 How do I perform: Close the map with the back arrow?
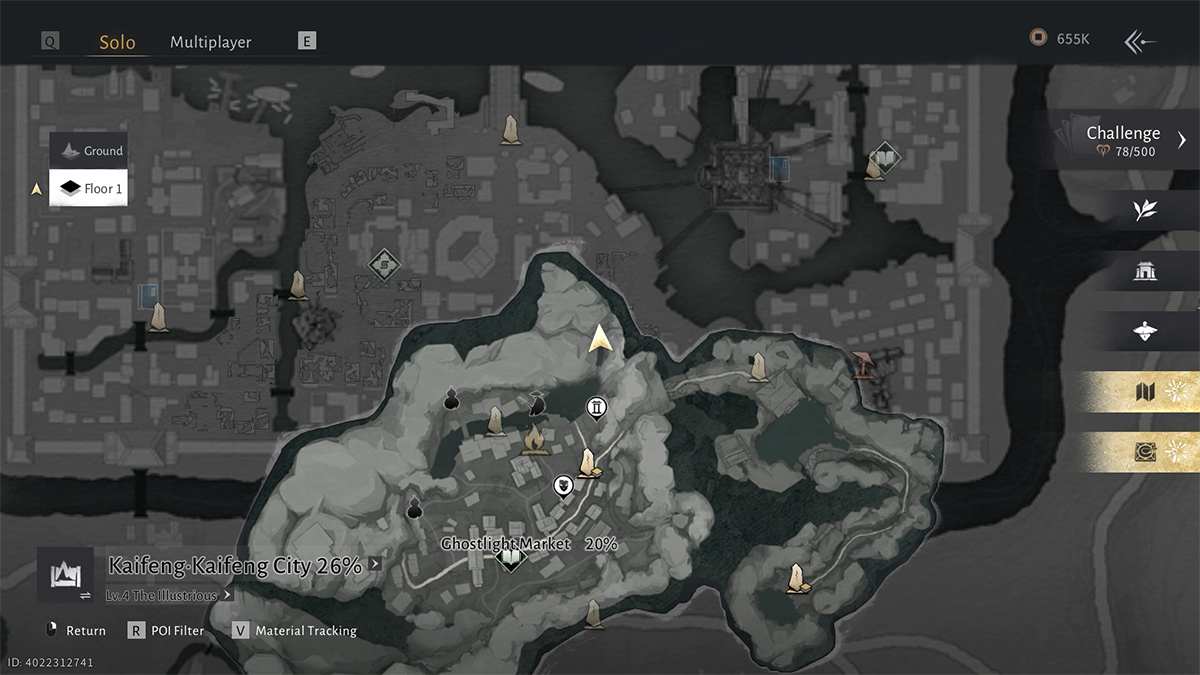tap(1140, 41)
